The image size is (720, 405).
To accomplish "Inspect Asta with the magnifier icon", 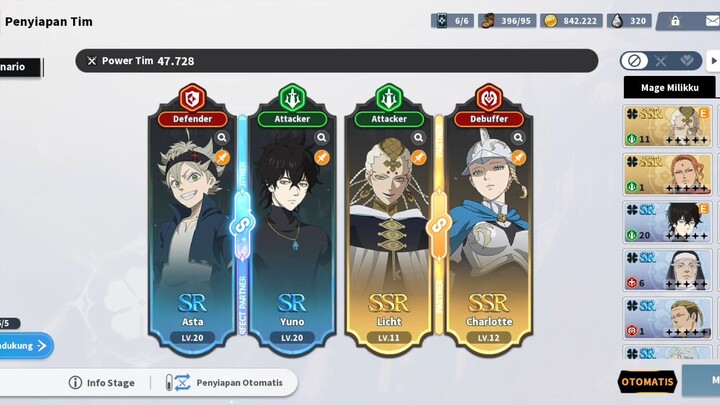I will coord(222,138).
